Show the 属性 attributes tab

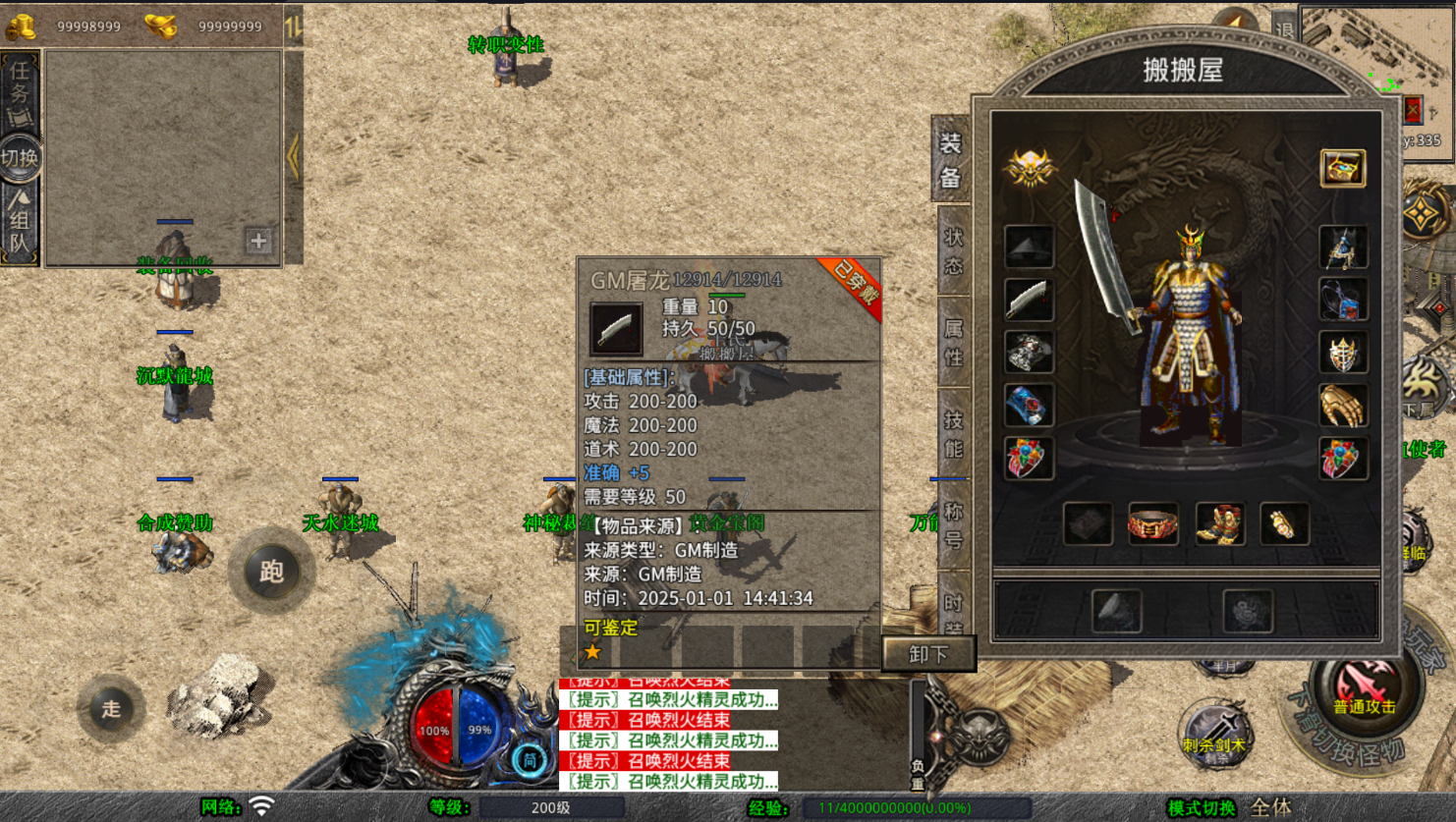coord(953,342)
